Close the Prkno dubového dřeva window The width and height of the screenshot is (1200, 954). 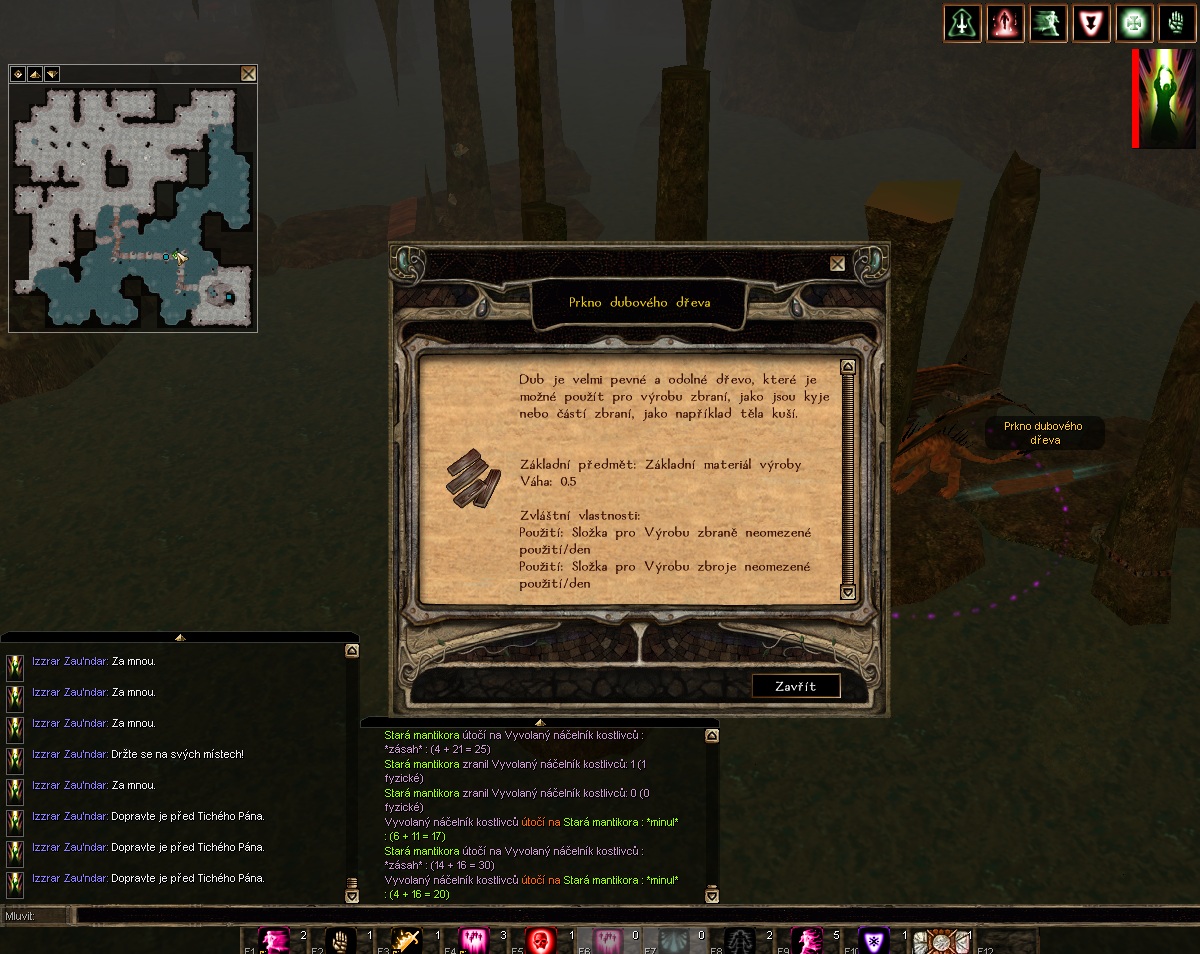[x=837, y=264]
